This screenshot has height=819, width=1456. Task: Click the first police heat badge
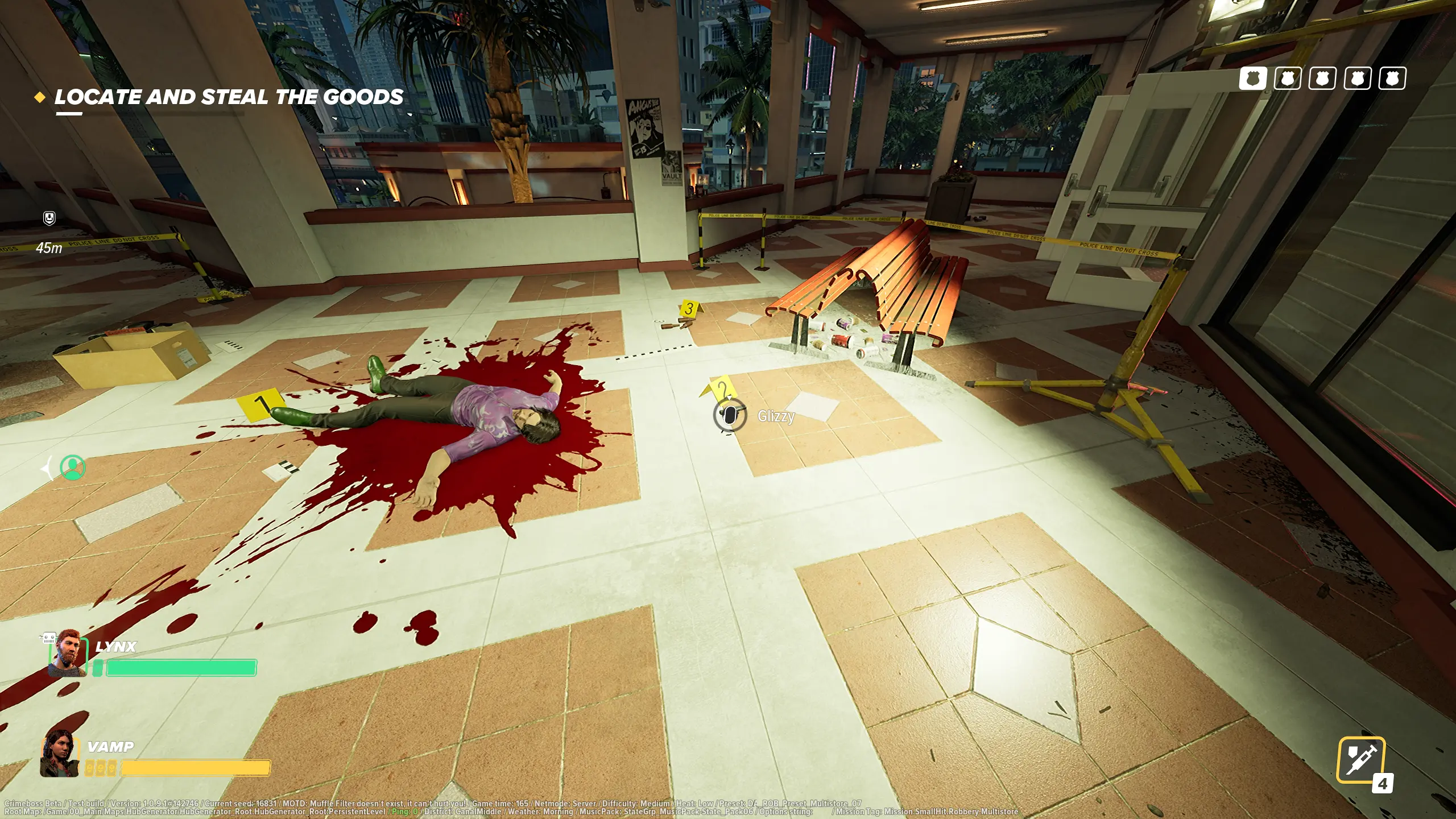click(x=1252, y=78)
